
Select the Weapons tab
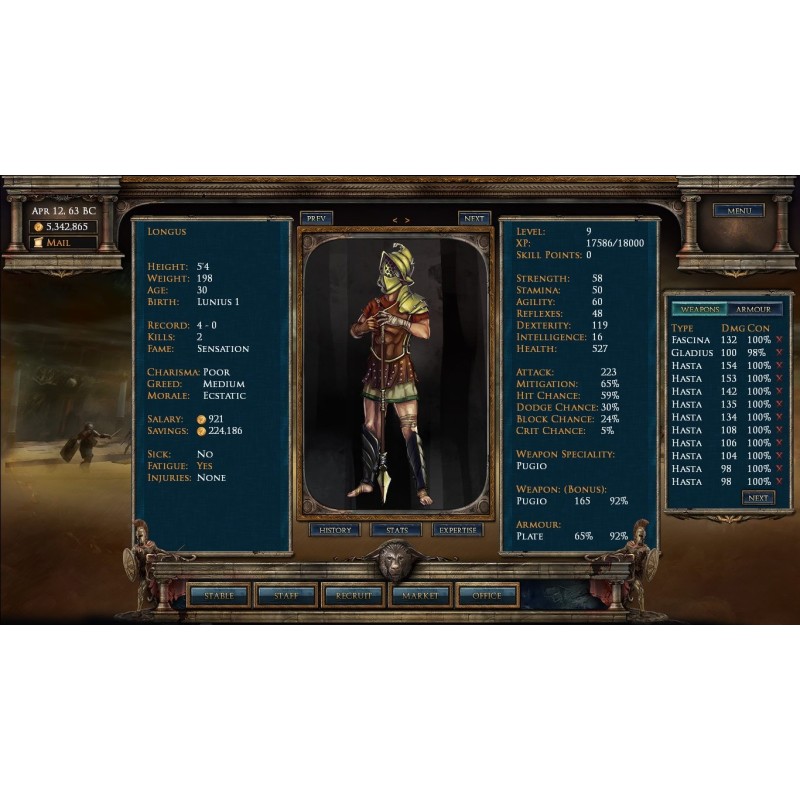click(x=697, y=309)
